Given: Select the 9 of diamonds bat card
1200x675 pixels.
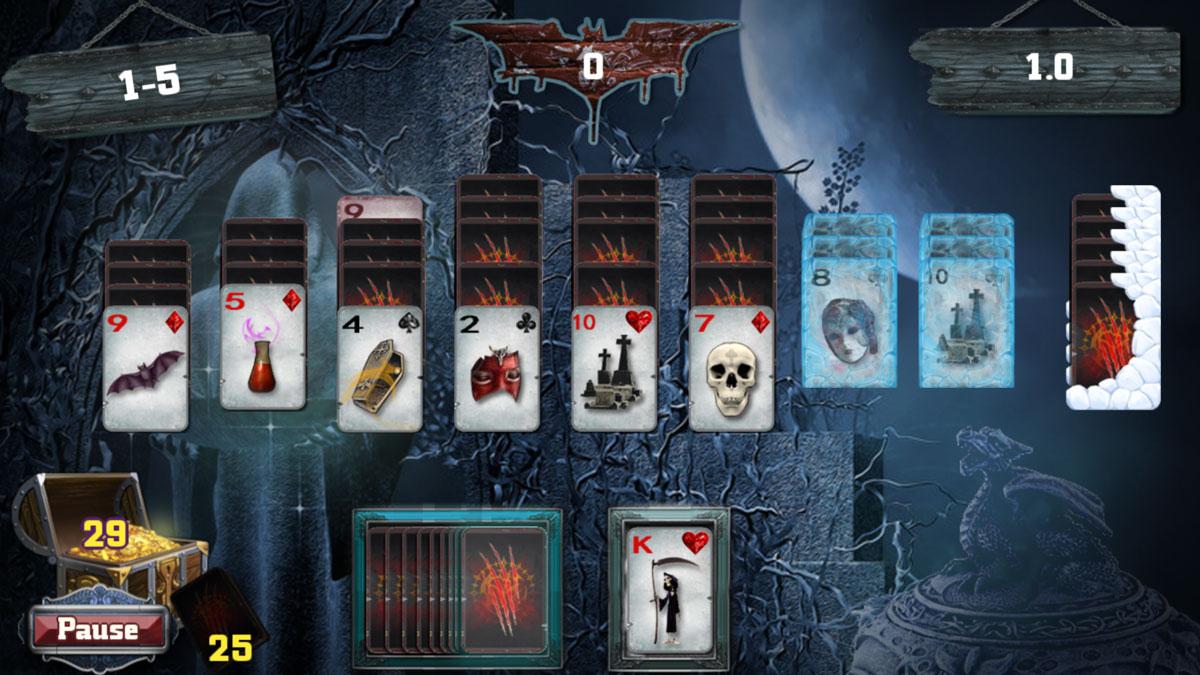Looking at the screenshot, I should point(145,368).
